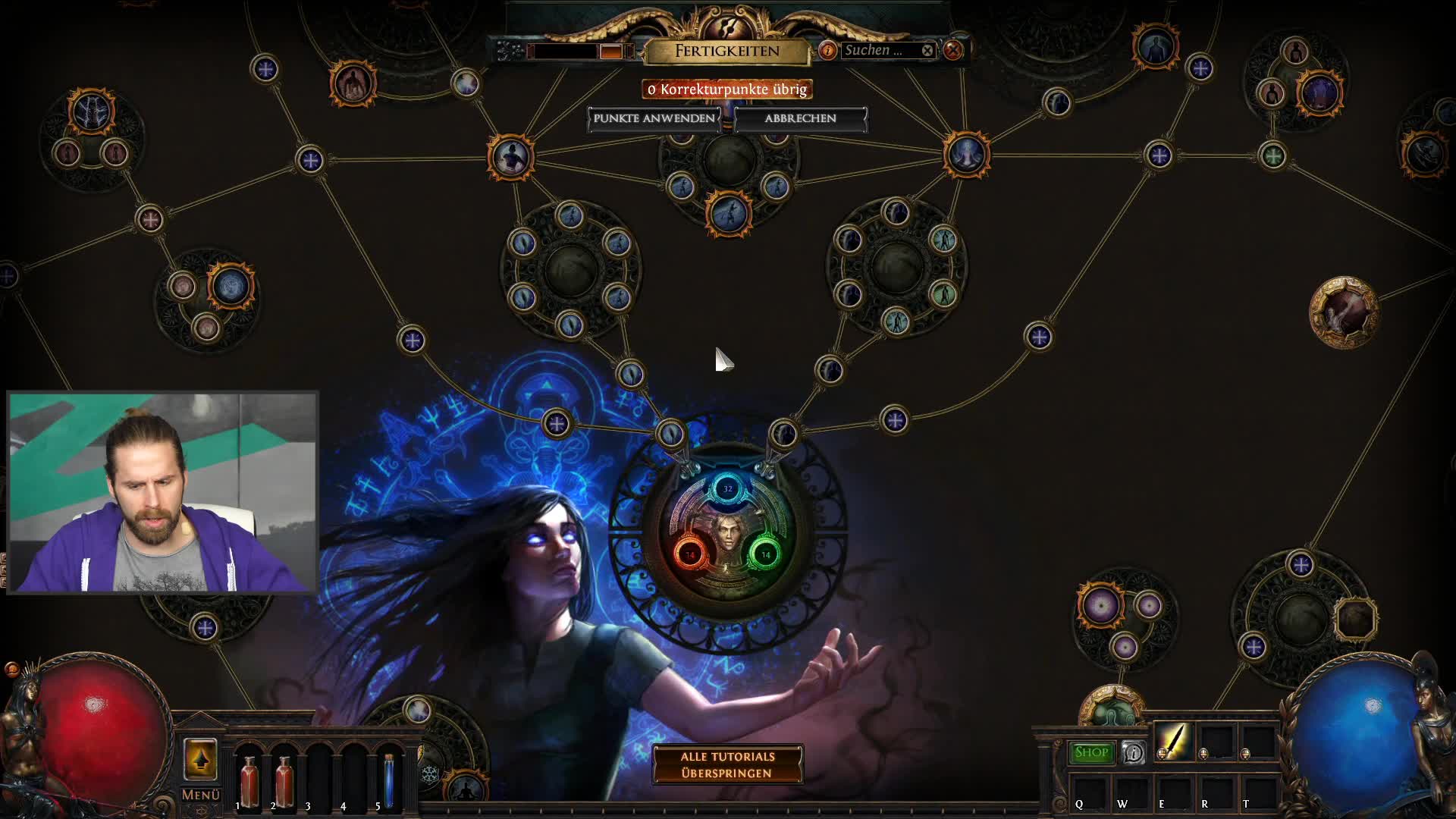Select the glowing dagger skill slot
This screenshot has width=1456, height=819.
tap(1172, 740)
